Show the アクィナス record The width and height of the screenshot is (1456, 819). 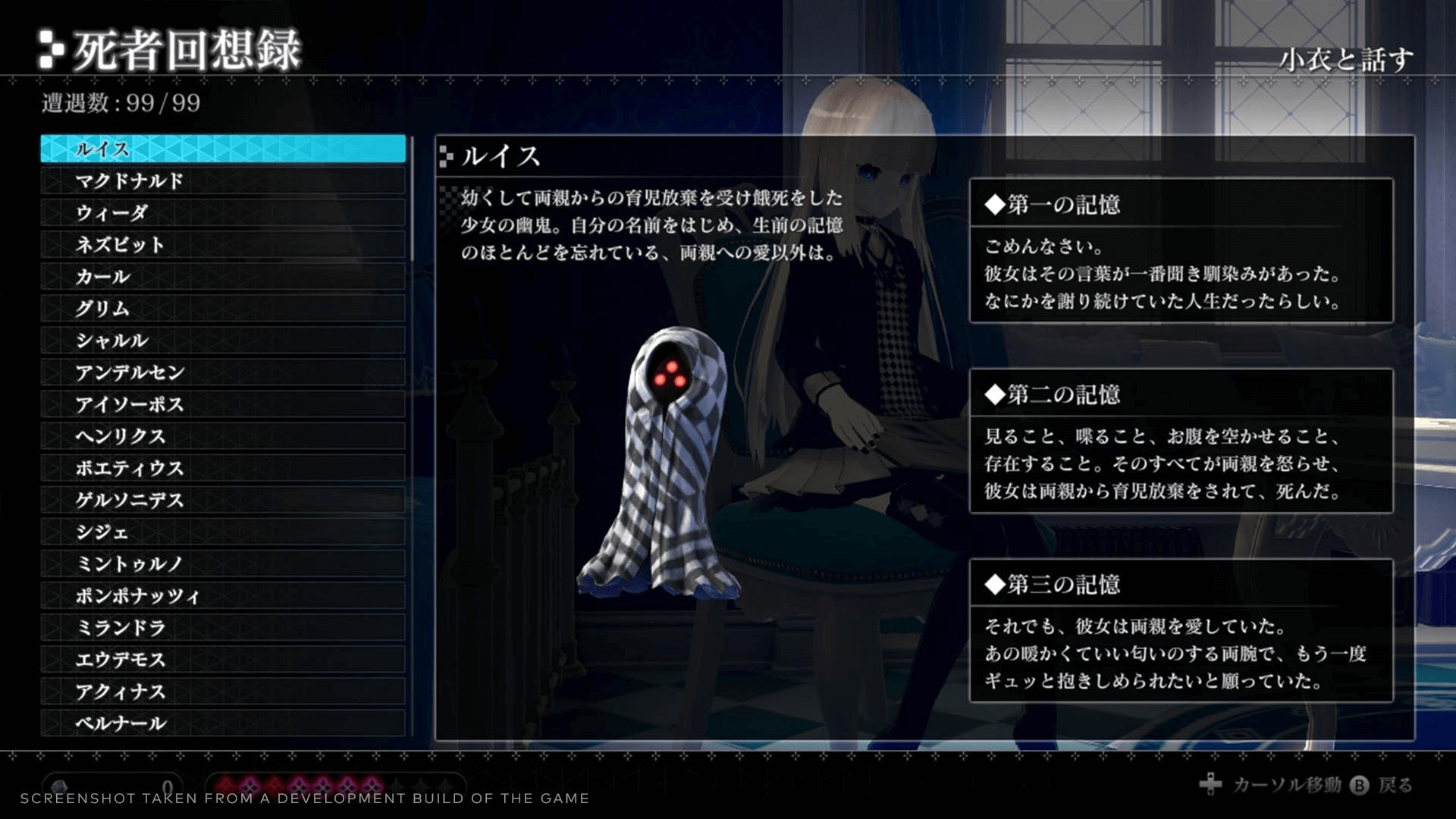[223, 692]
